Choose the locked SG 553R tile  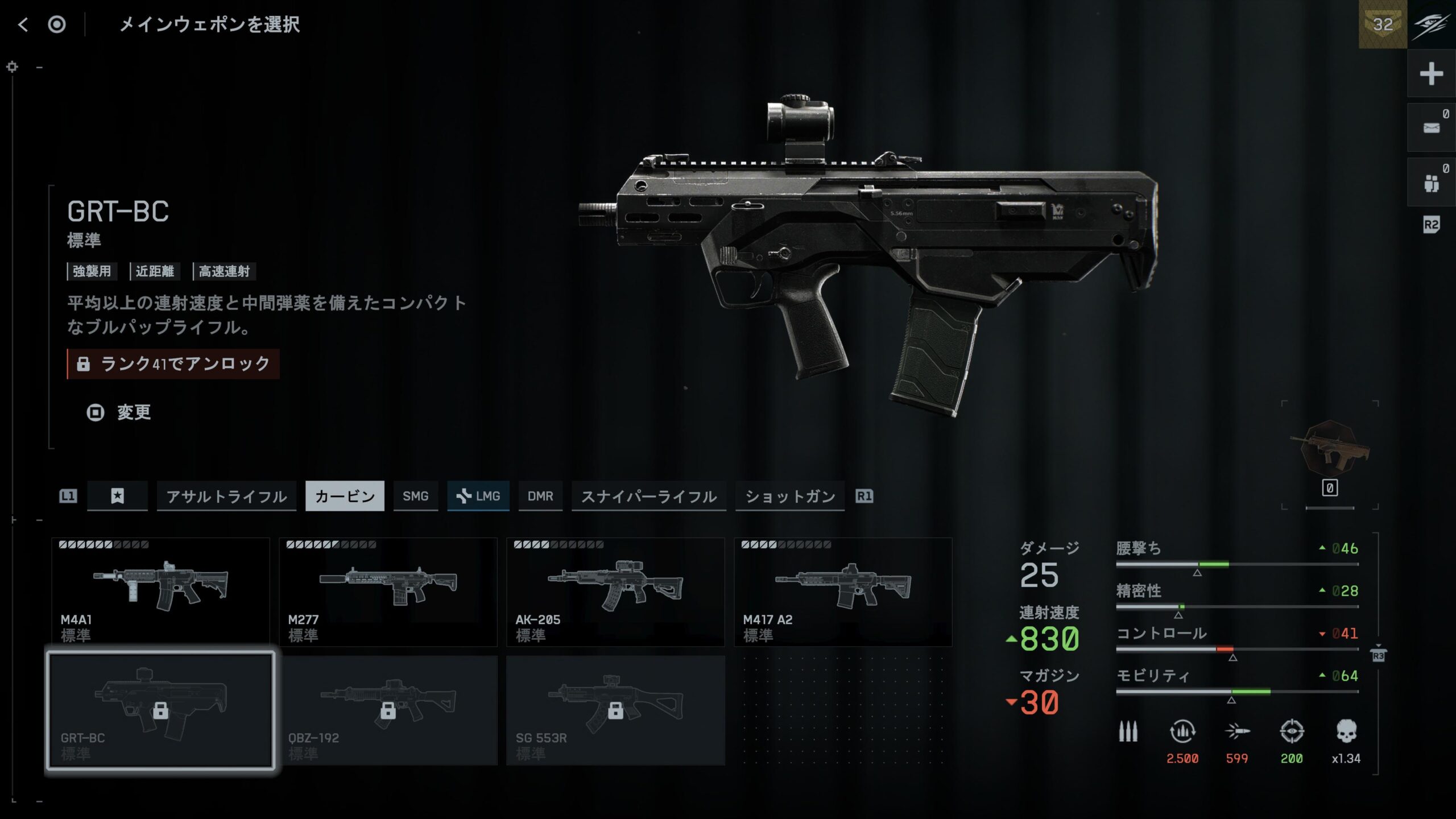point(615,710)
